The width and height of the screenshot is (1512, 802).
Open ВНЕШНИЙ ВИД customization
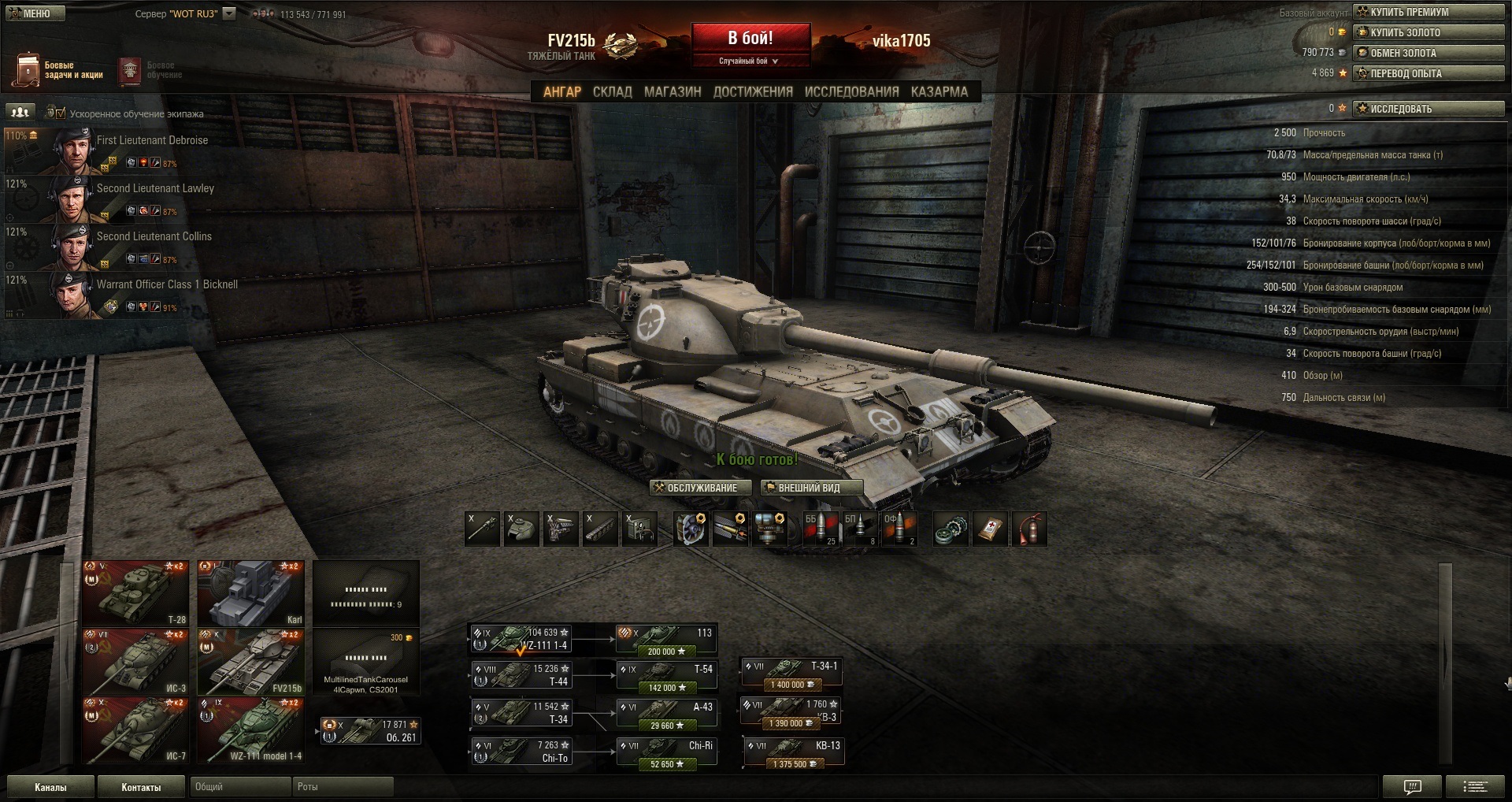[x=811, y=488]
